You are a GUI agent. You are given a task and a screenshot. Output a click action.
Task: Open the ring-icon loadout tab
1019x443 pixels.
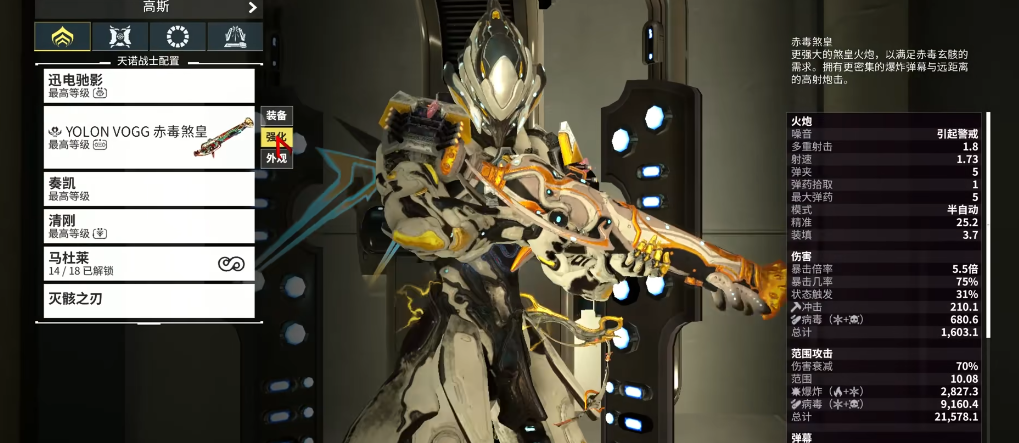(x=178, y=37)
